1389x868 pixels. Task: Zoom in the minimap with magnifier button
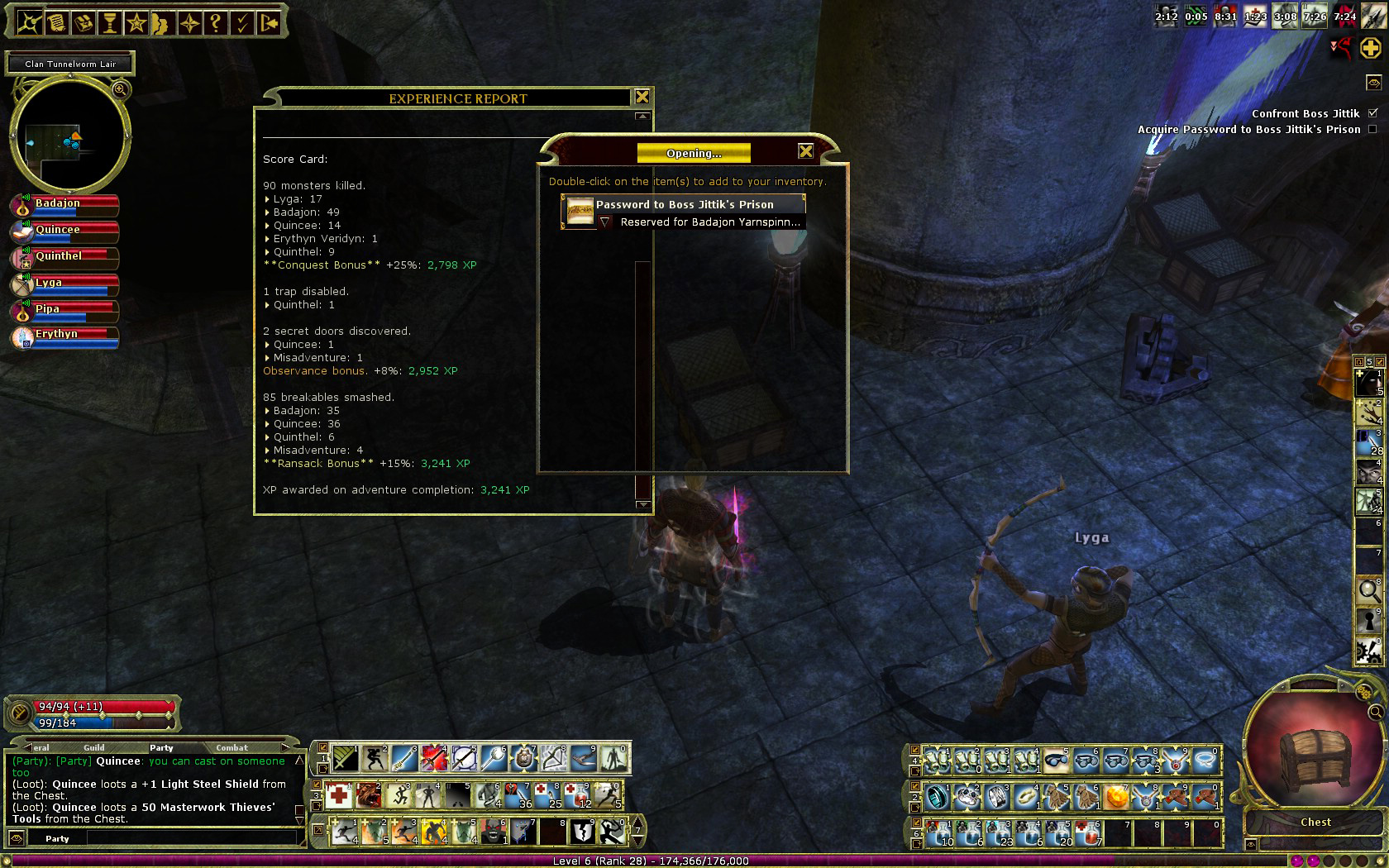coord(120,89)
